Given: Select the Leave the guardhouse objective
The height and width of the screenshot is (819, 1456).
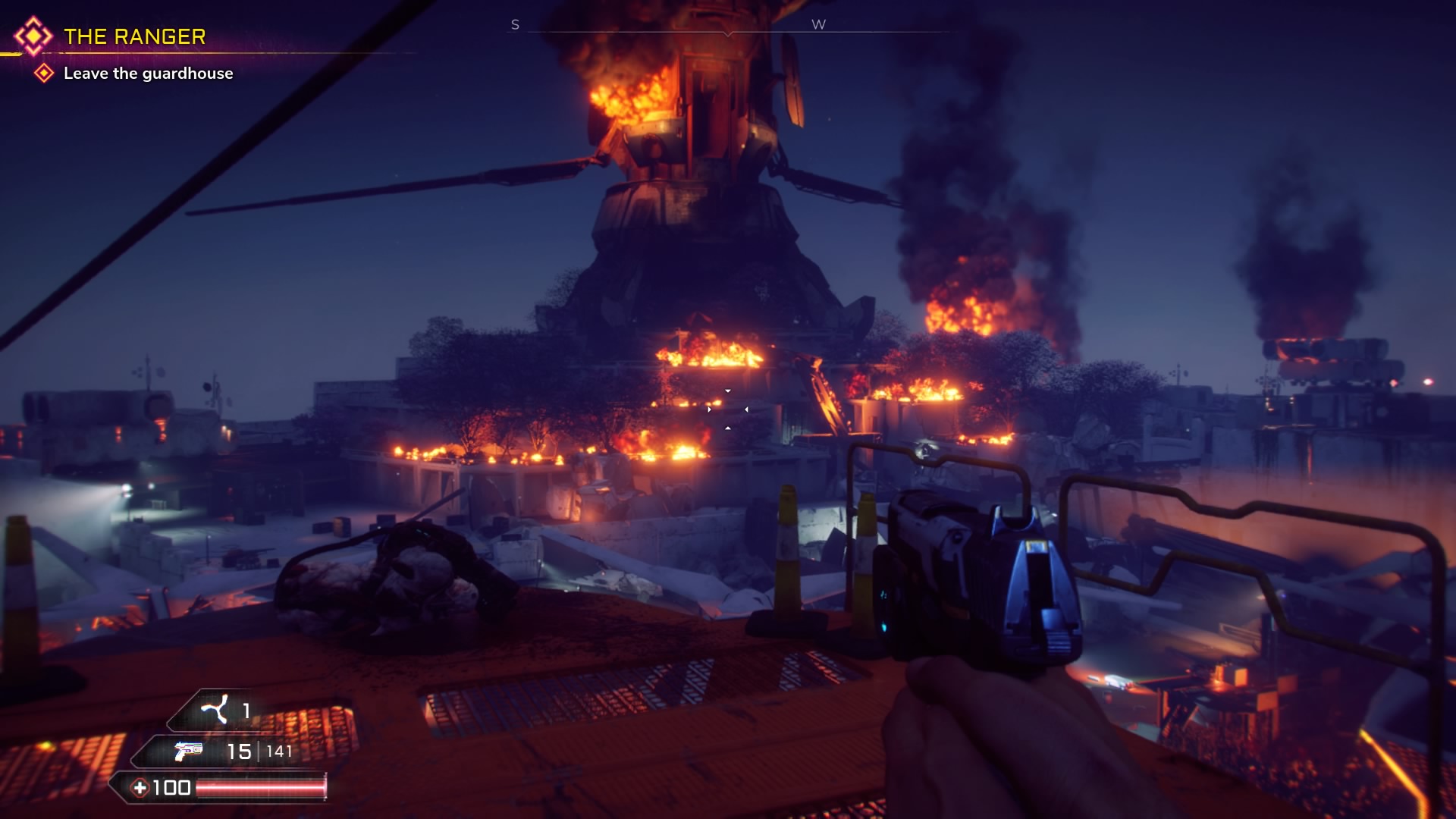Looking at the screenshot, I should (148, 74).
